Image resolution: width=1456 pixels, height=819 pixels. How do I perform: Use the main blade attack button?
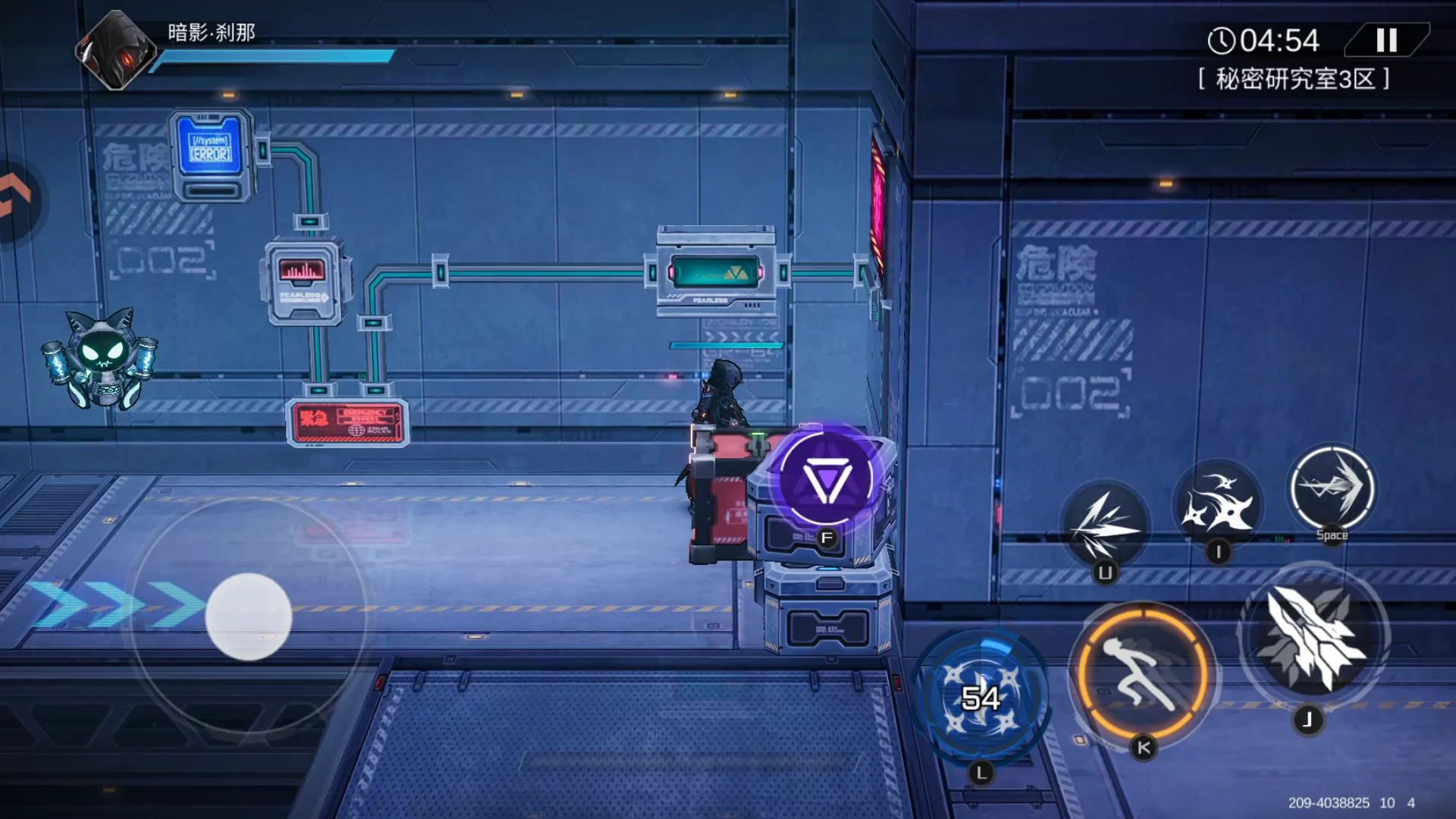pos(1313,637)
